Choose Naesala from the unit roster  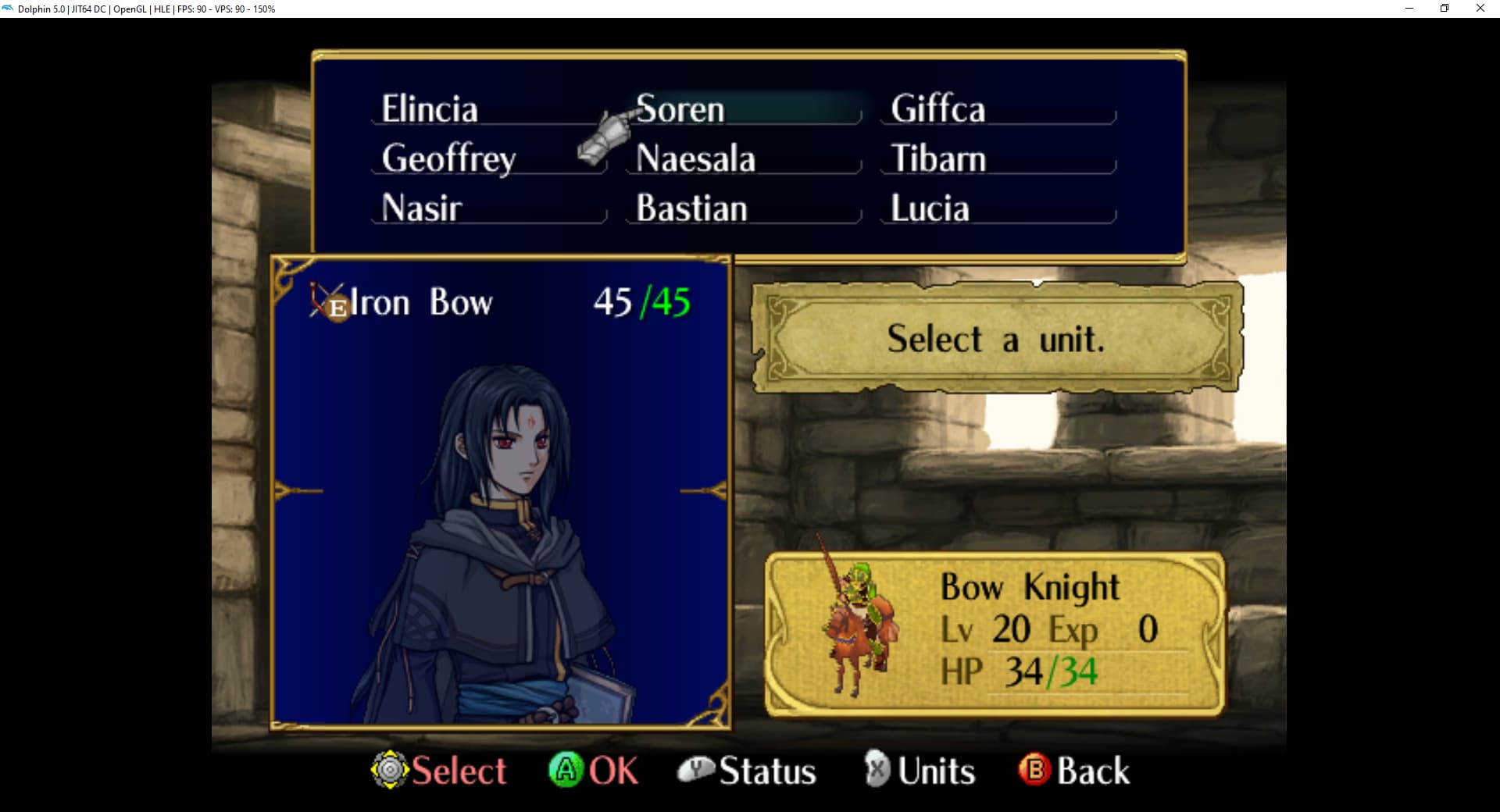click(x=695, y=158)
